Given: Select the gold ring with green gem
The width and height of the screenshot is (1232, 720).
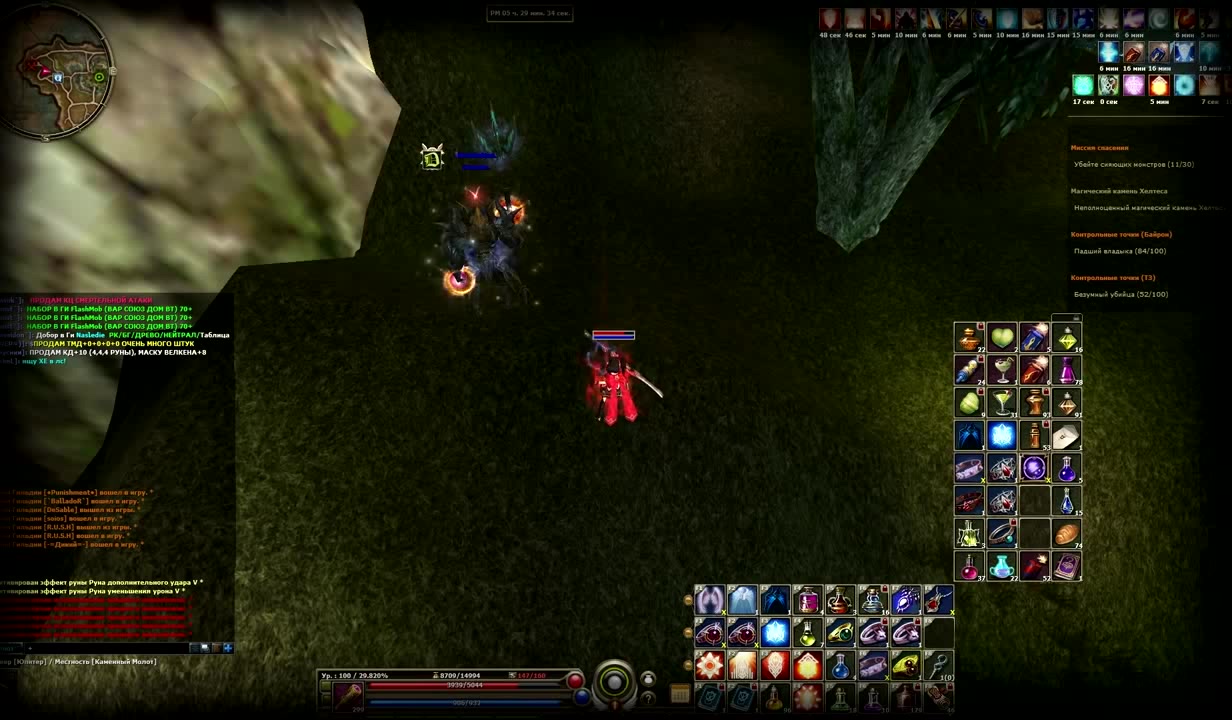Looking at the screenshot, I should click(x=840, y=632).
